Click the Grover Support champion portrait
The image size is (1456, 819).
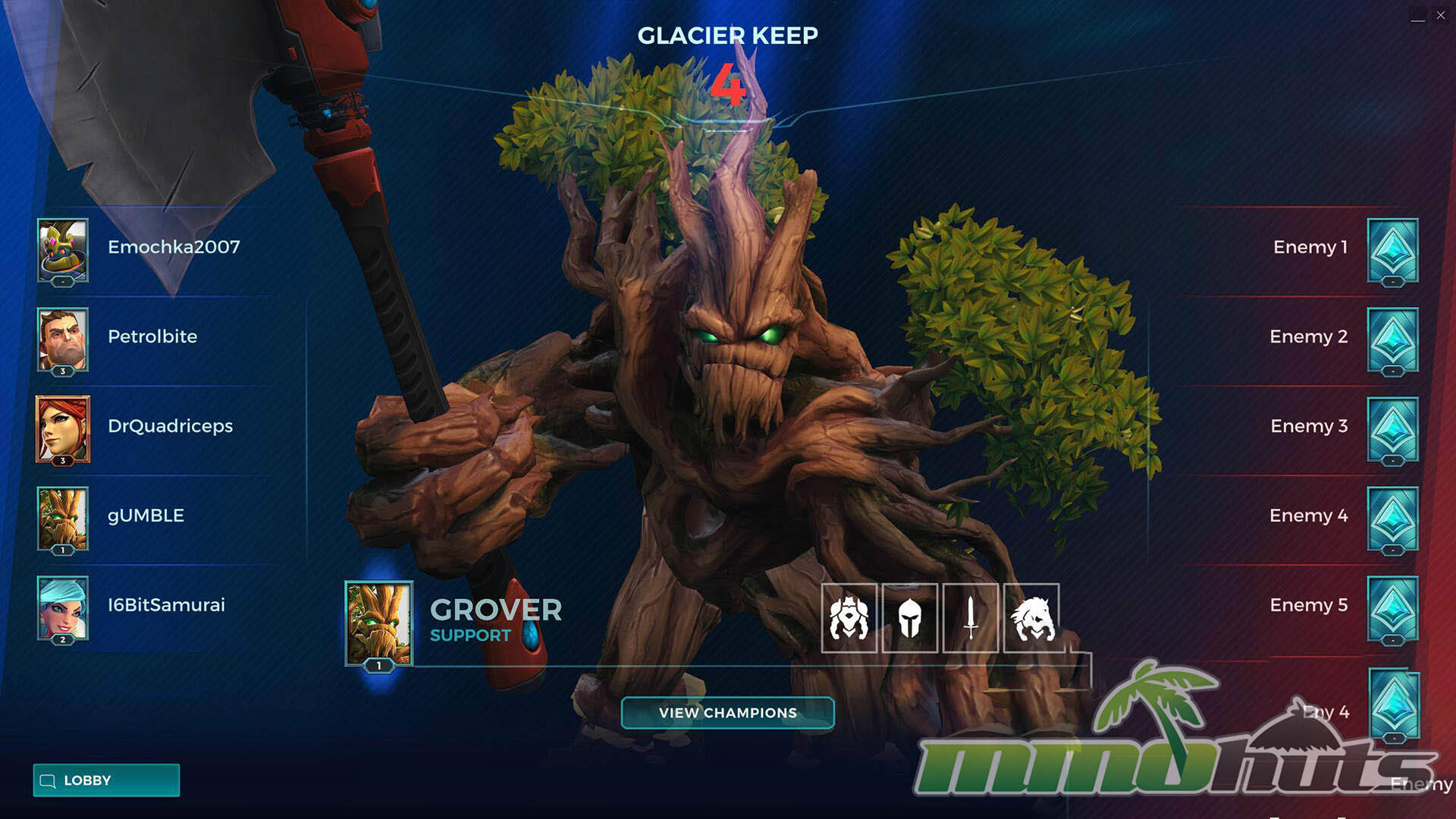(379, 623)
